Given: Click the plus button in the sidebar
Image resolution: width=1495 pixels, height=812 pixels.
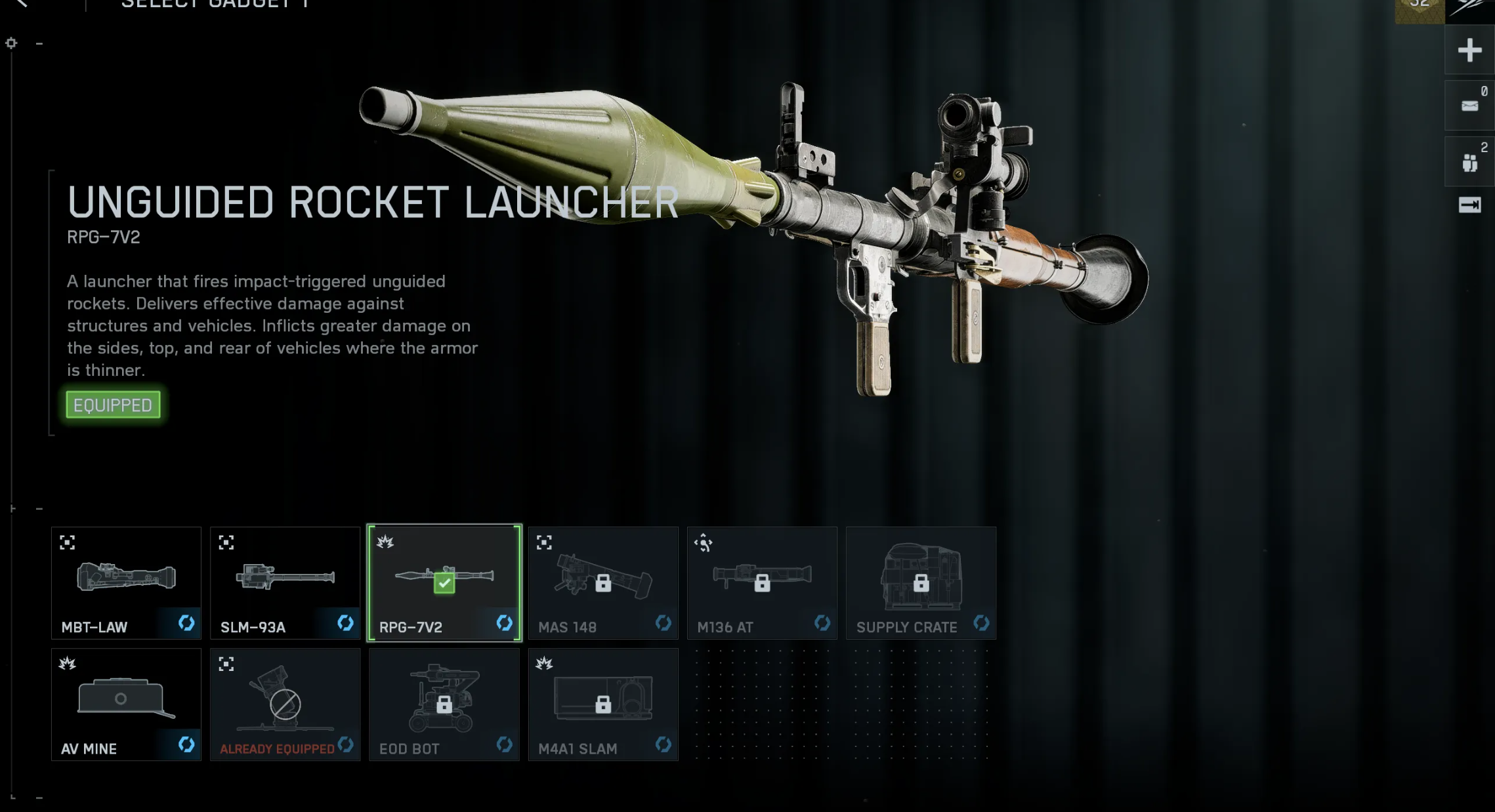Looking at the screenshot, I should 1469,50.
